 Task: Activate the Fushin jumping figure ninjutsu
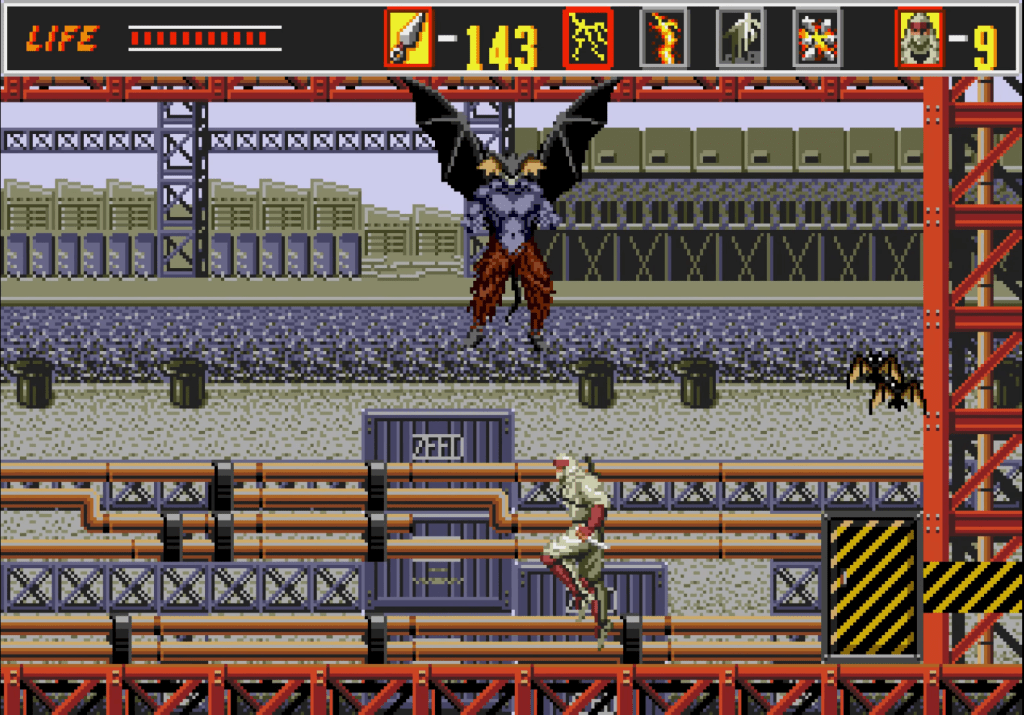(x=741, y=38)
